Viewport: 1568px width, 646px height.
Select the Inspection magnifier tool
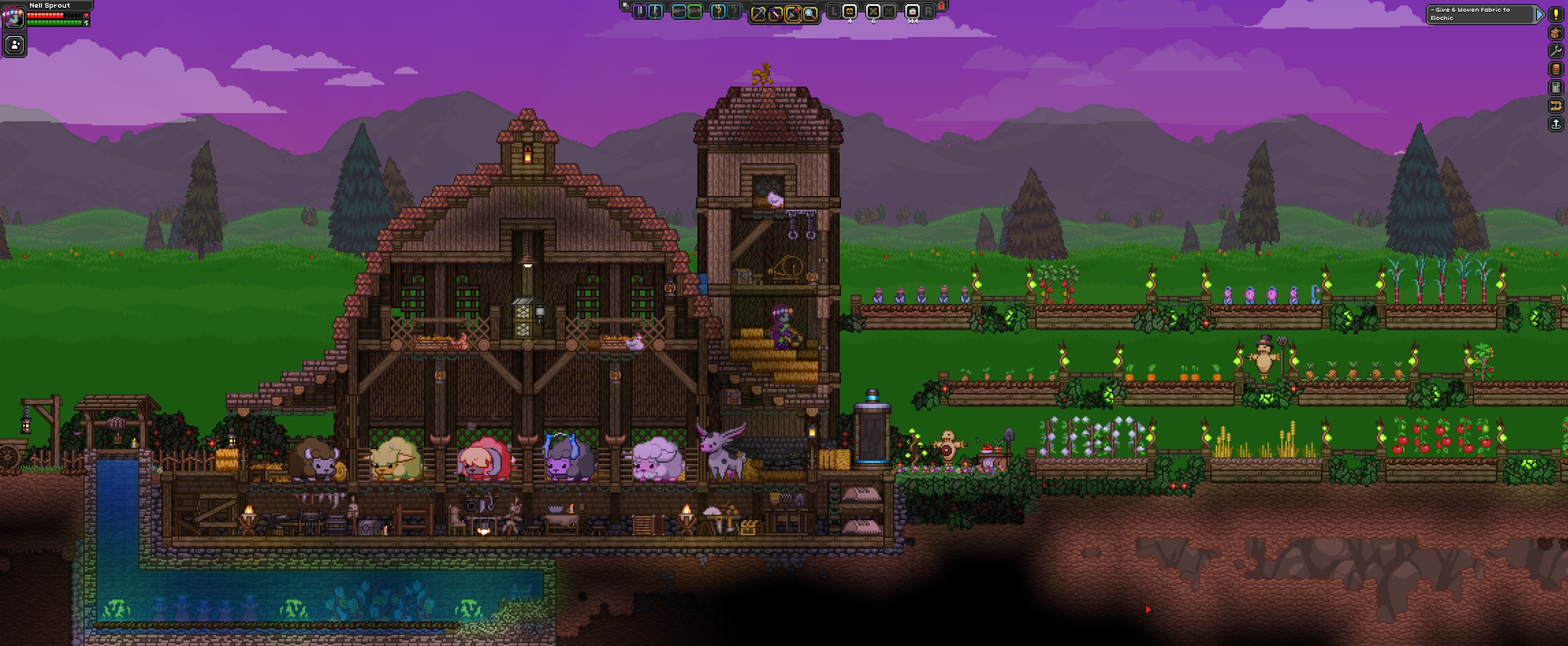pyautogui.click(x=810, y=13)
